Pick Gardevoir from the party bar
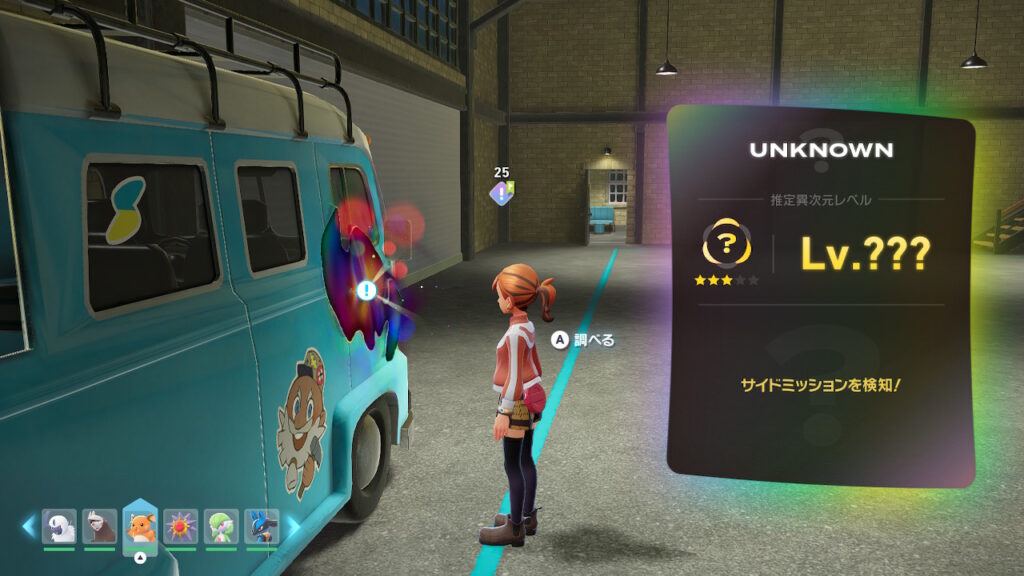 point(221,526)
